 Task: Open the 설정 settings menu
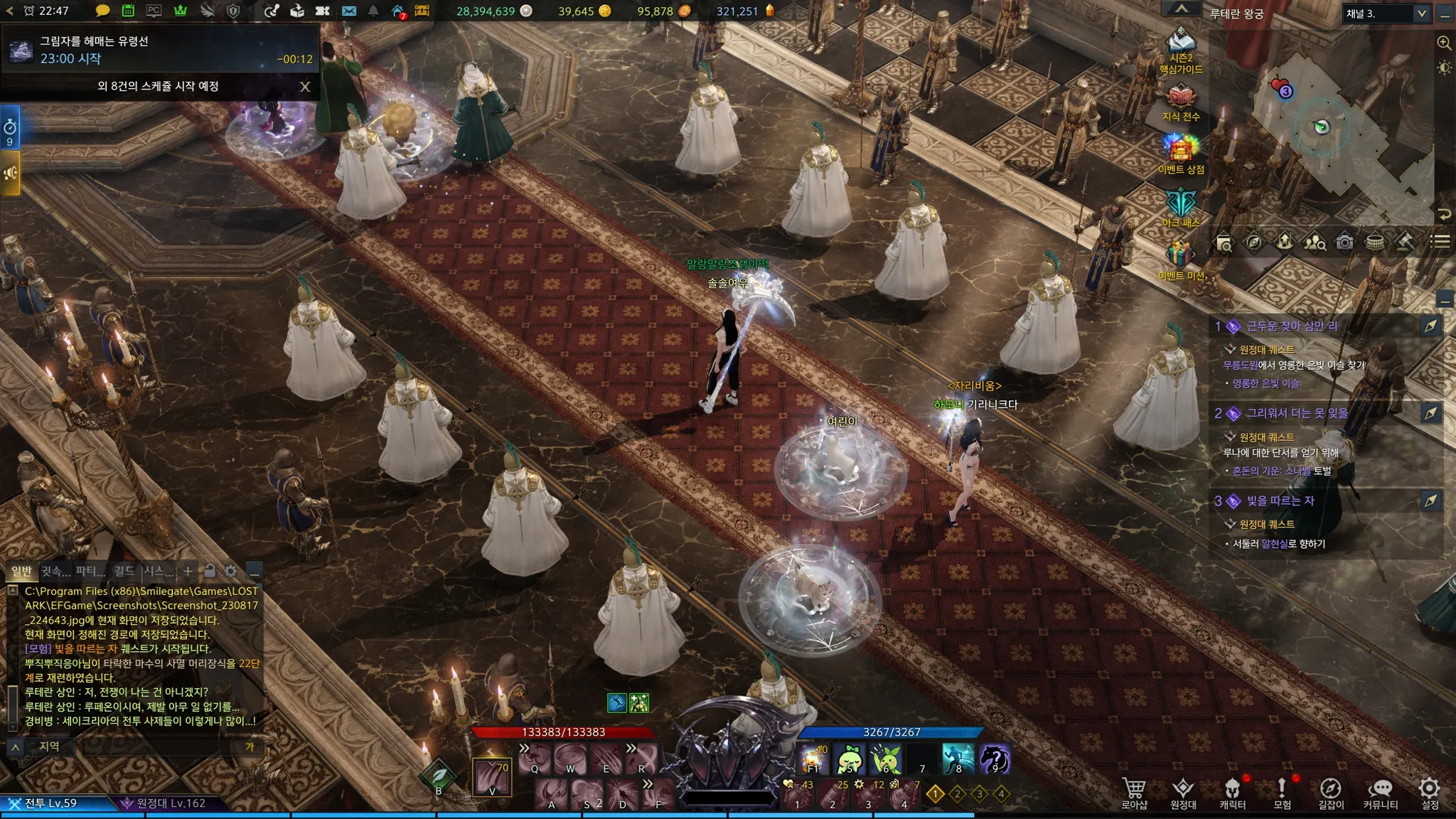click(x=1430, y=793)
